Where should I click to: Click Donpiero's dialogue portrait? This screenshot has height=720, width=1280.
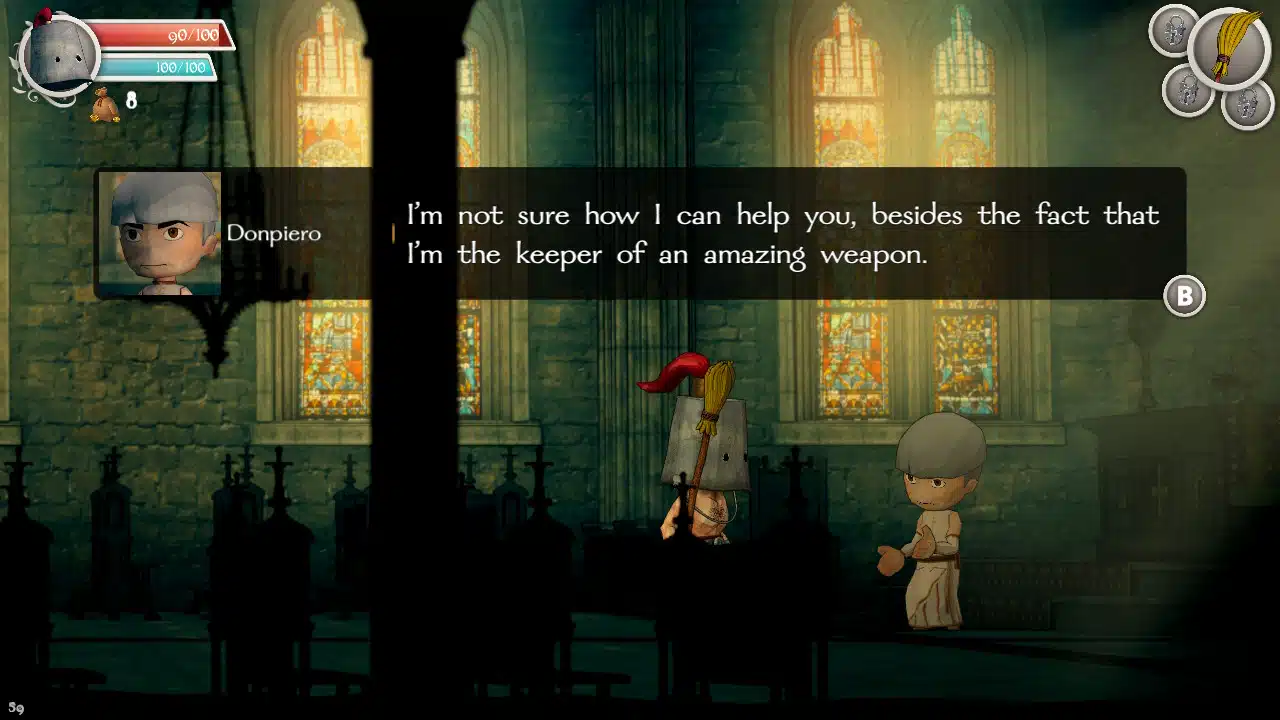coord(160,233)
